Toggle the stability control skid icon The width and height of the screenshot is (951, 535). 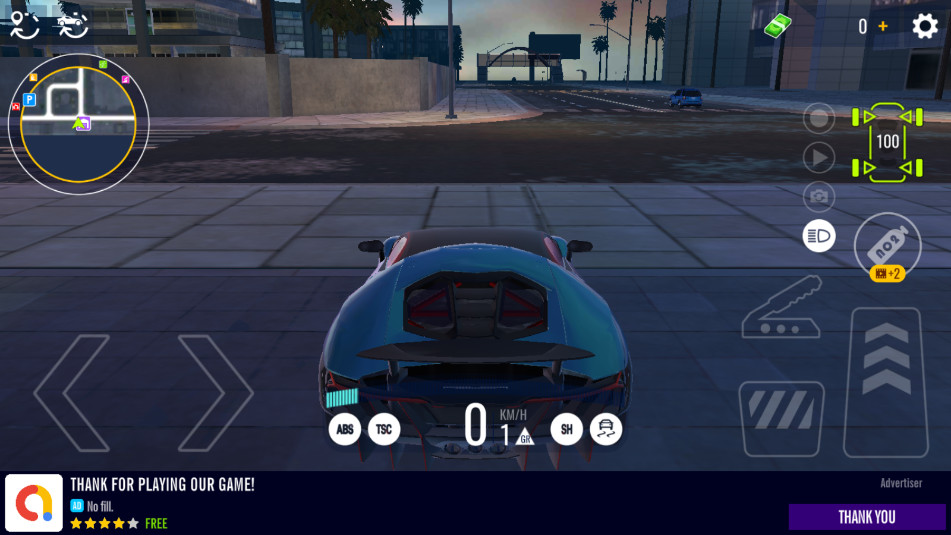(606, 430)
